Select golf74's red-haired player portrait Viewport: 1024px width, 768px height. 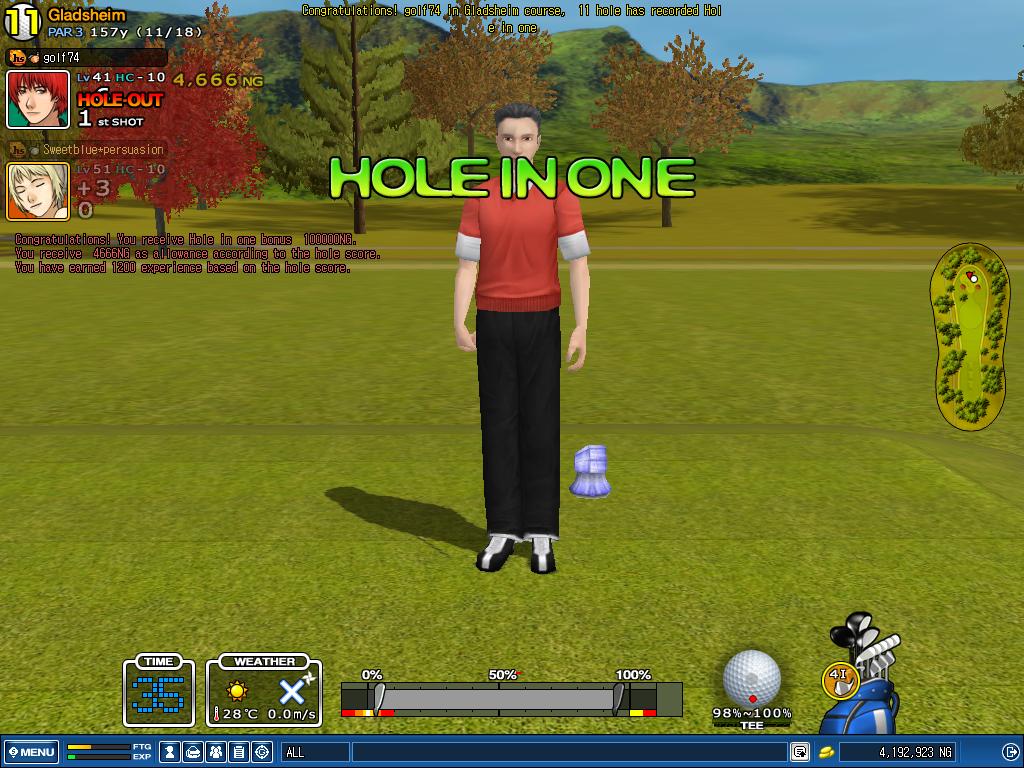[x=38, y=100]
